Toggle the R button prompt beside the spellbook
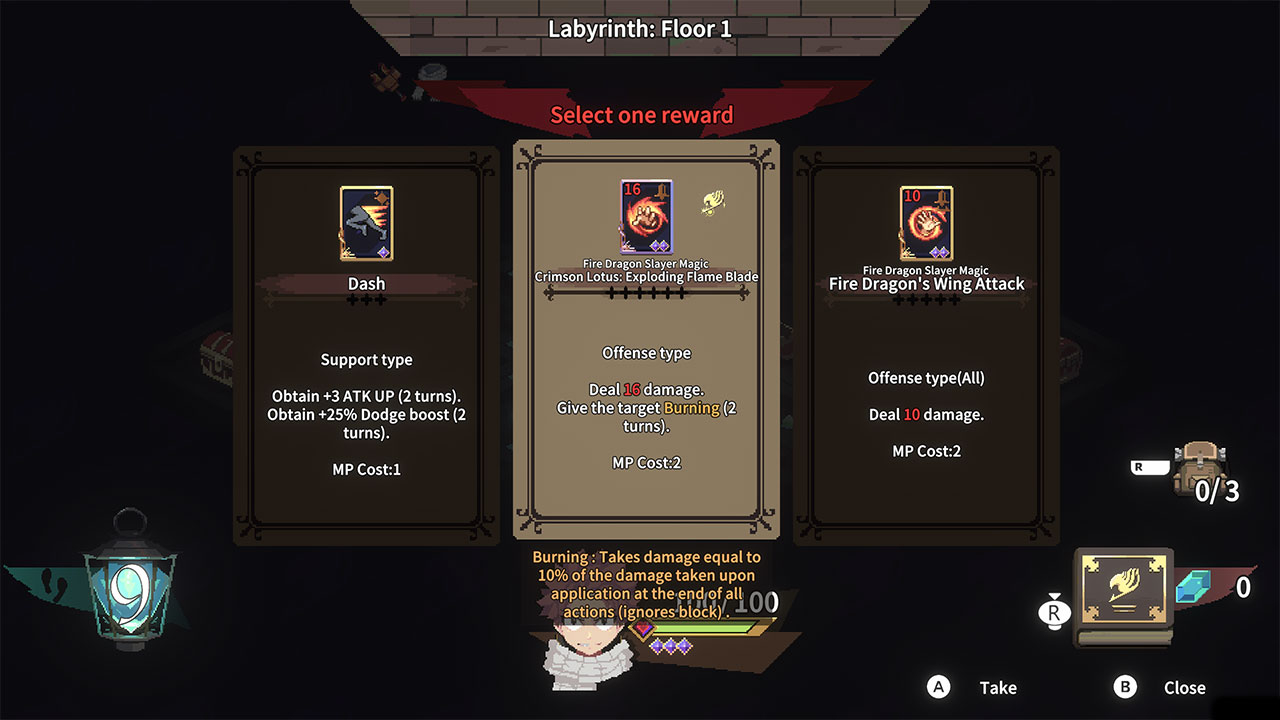 [x=1053, y=612]
